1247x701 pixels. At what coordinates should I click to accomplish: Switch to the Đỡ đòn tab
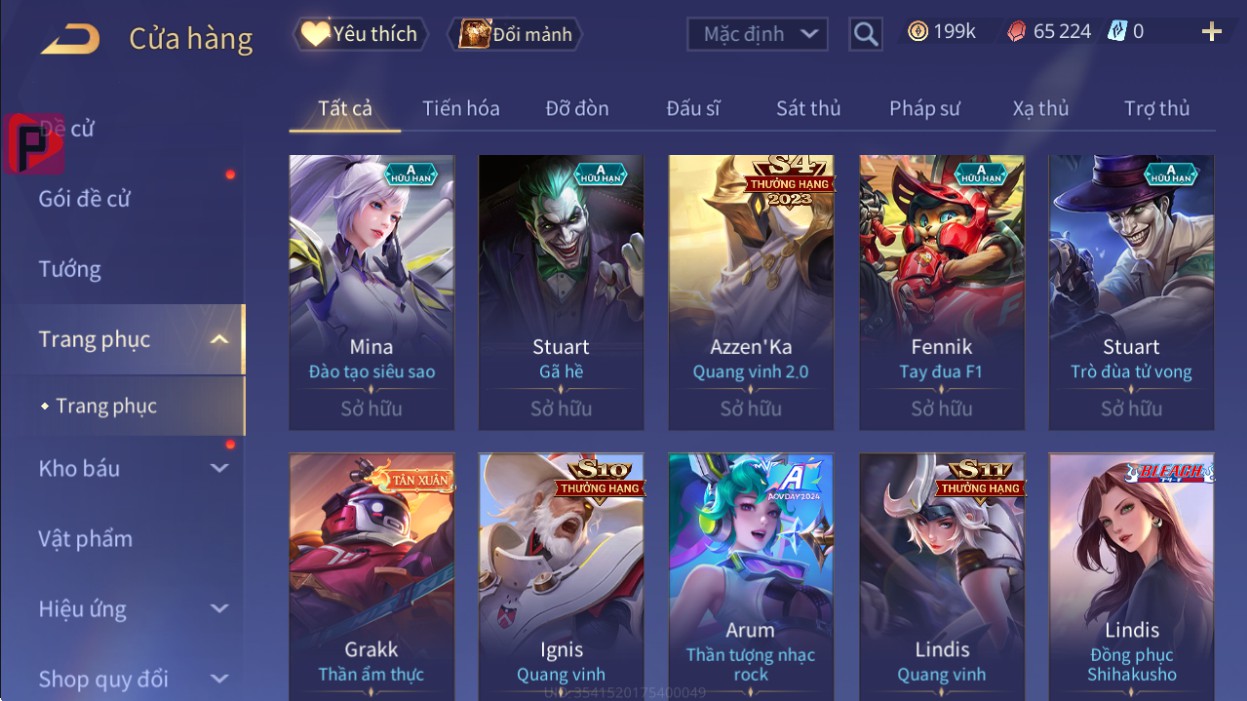577,108
